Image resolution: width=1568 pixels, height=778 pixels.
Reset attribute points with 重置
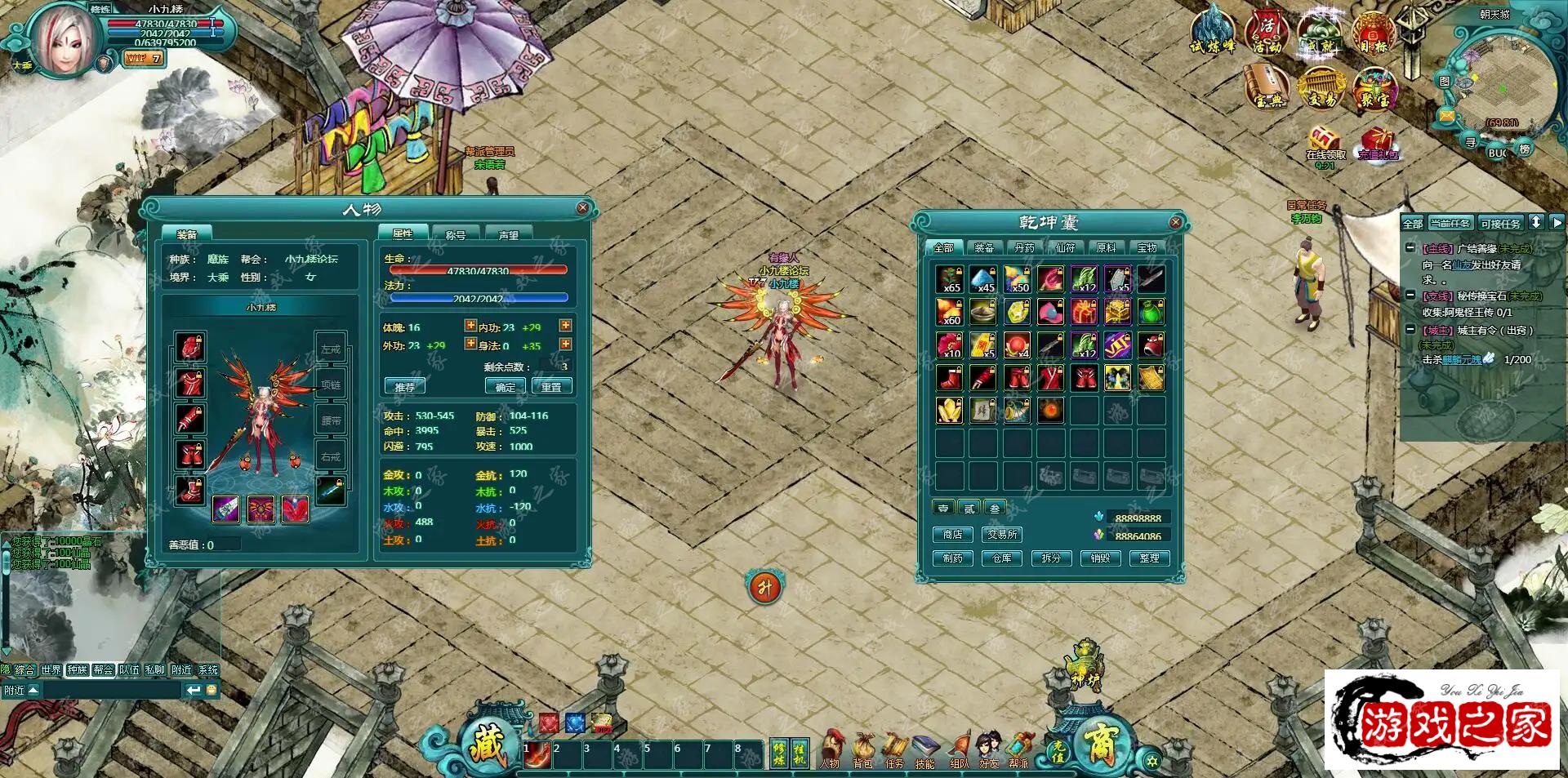click(x=551, y=387)
